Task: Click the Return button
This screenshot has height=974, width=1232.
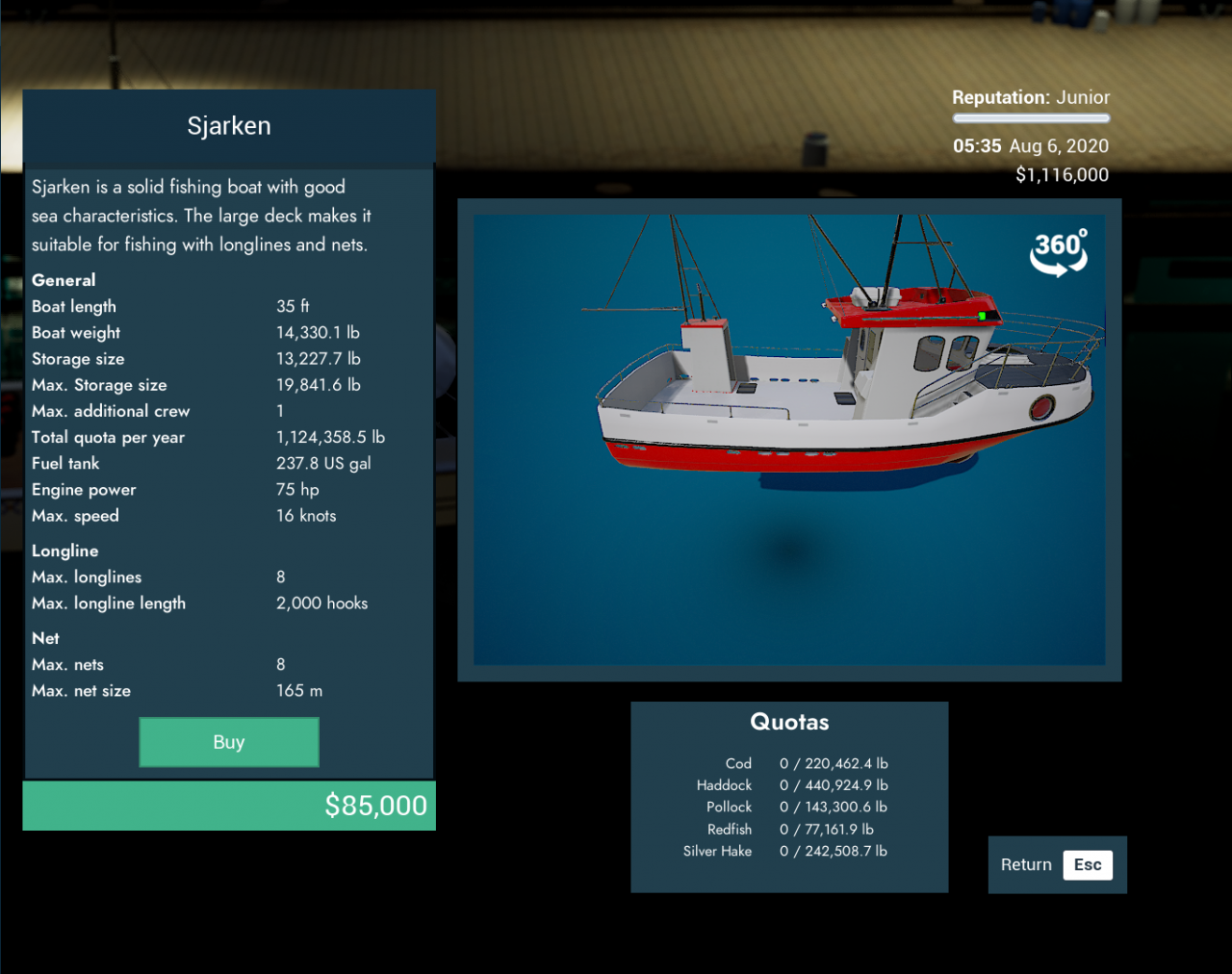Action: (1056, 864)
